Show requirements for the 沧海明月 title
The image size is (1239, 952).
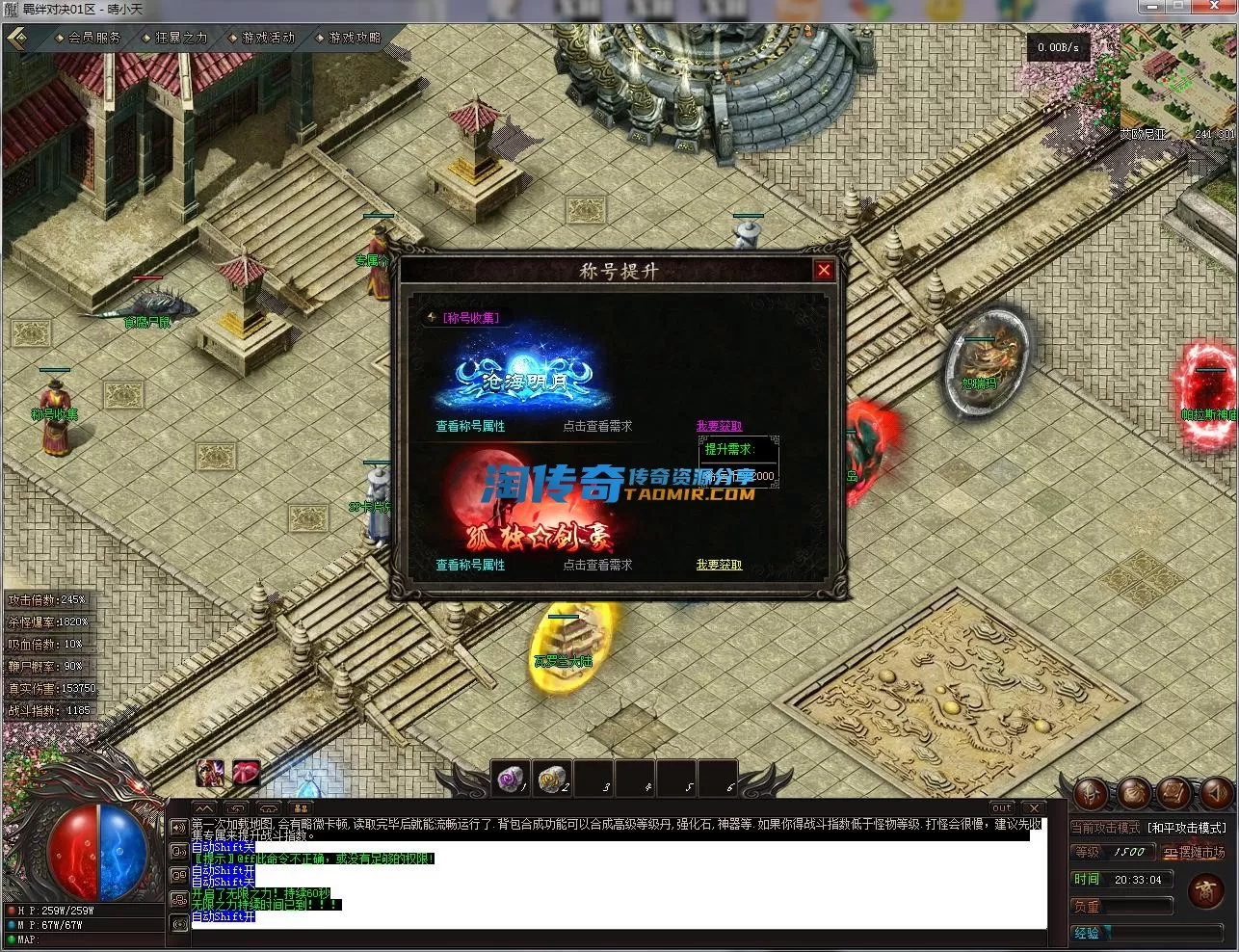597,426
